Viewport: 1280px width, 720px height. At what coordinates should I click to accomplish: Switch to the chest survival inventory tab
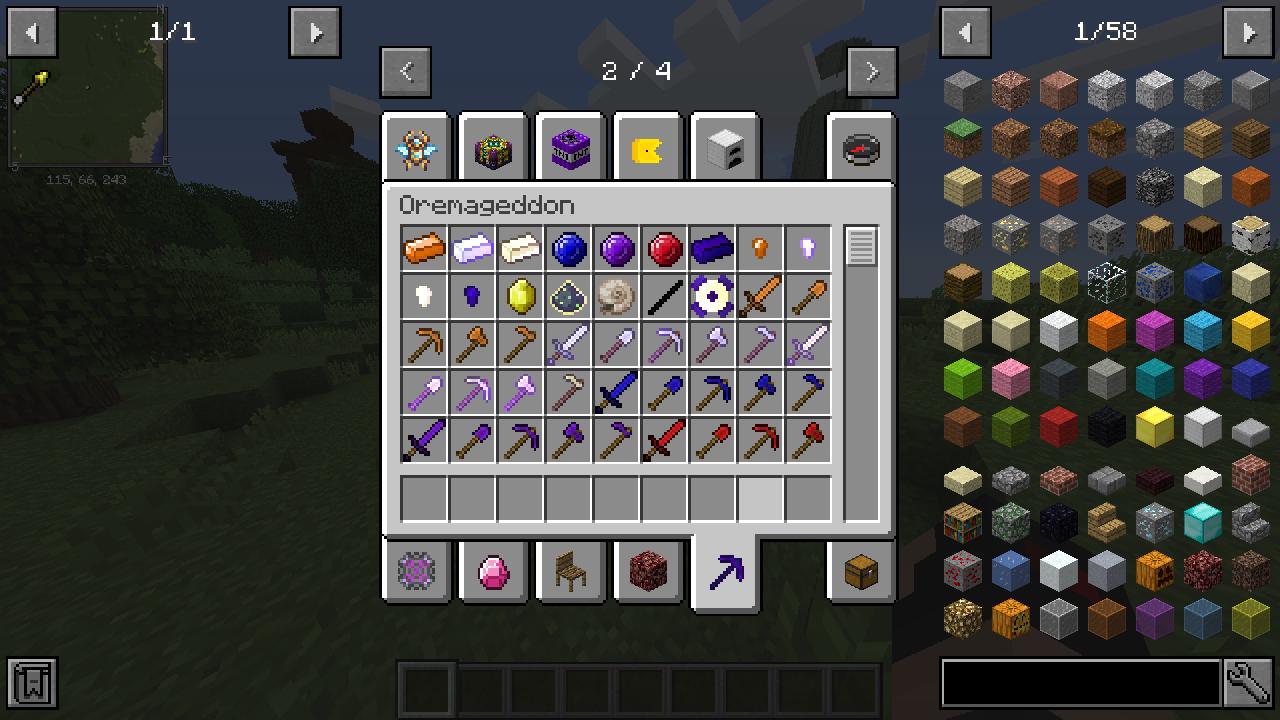point(861,572)
